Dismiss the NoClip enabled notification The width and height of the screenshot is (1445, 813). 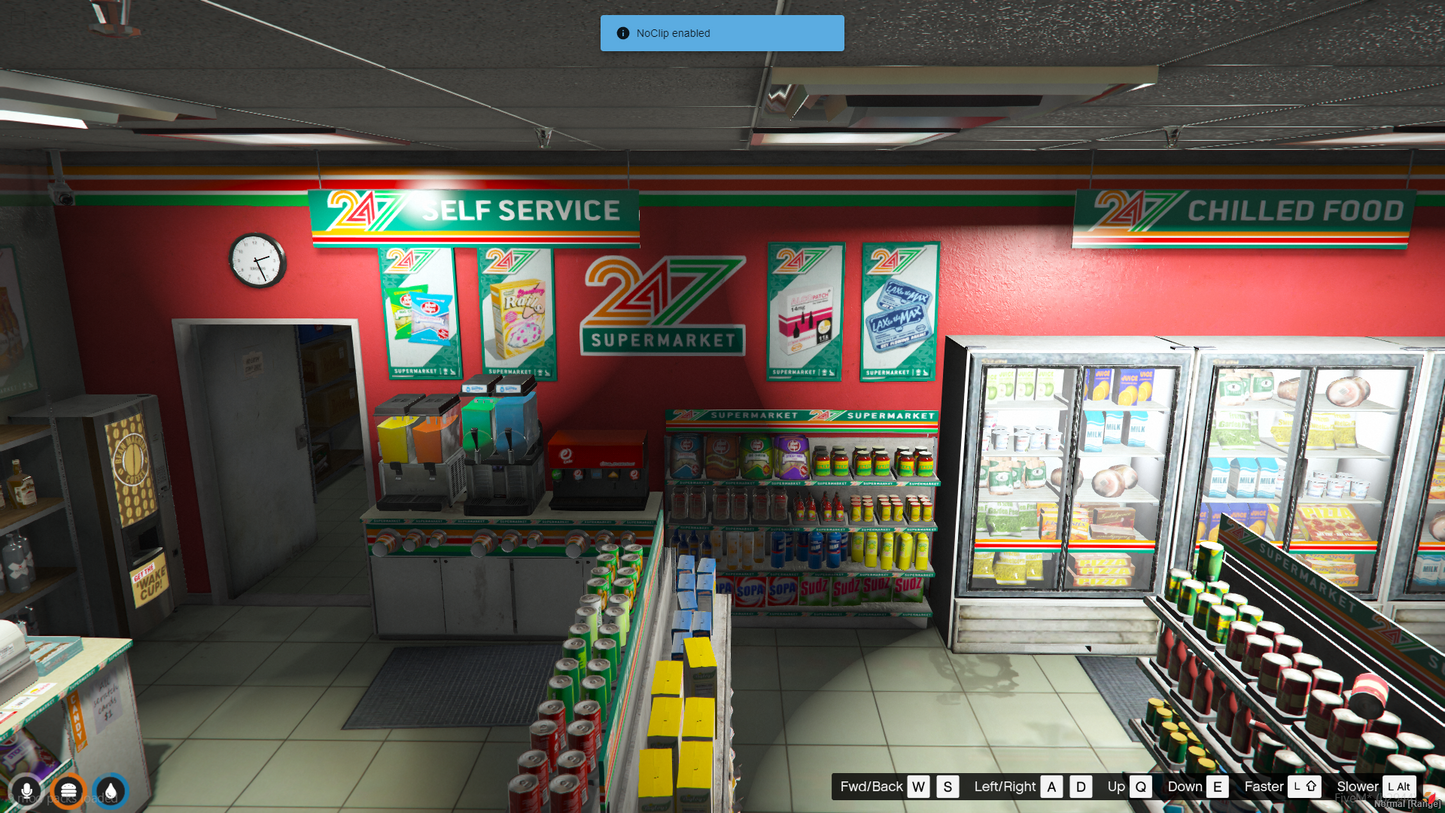721,33
